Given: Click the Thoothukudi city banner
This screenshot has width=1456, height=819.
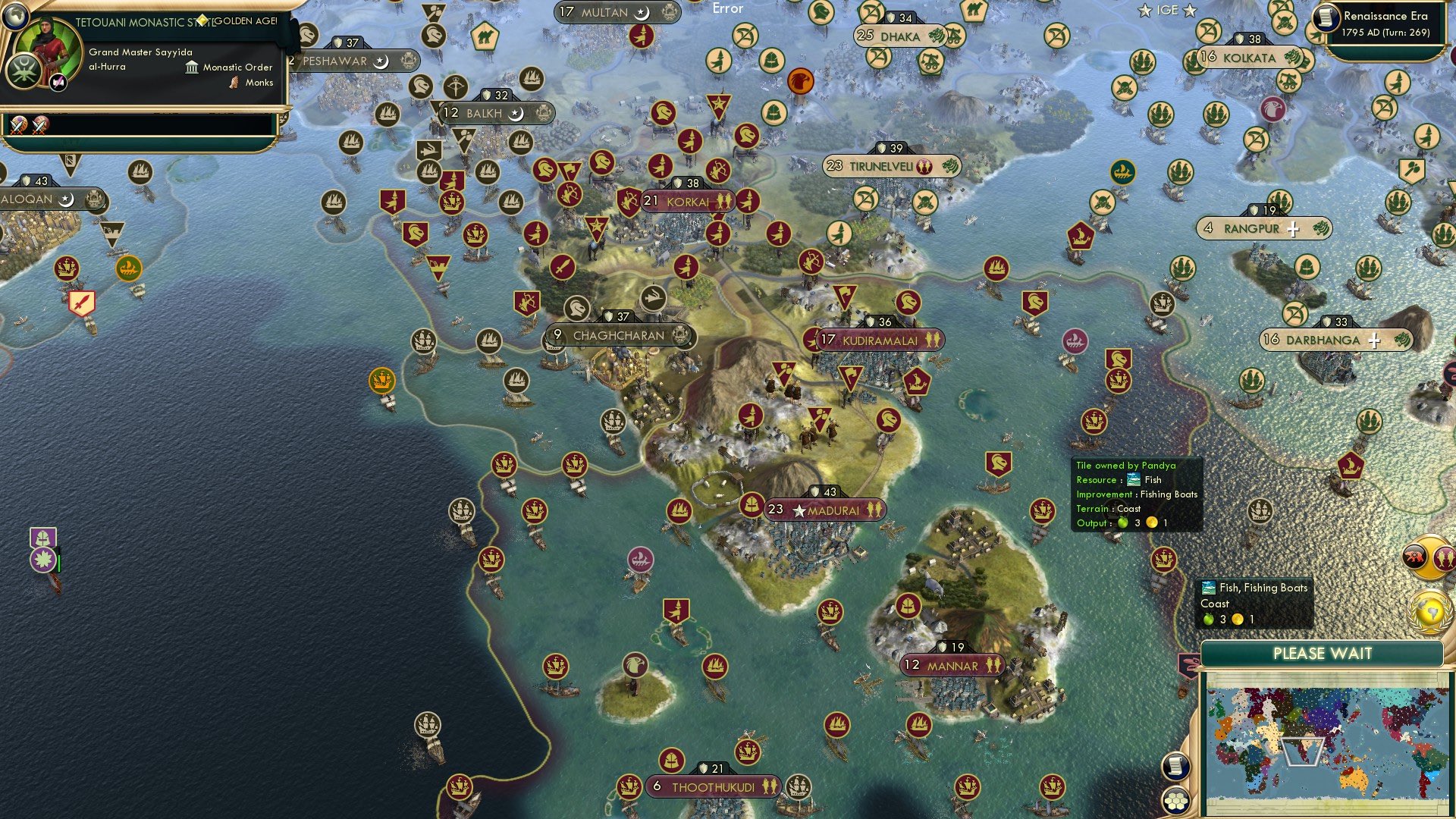Looking at the screenshot, I should 713,787.
